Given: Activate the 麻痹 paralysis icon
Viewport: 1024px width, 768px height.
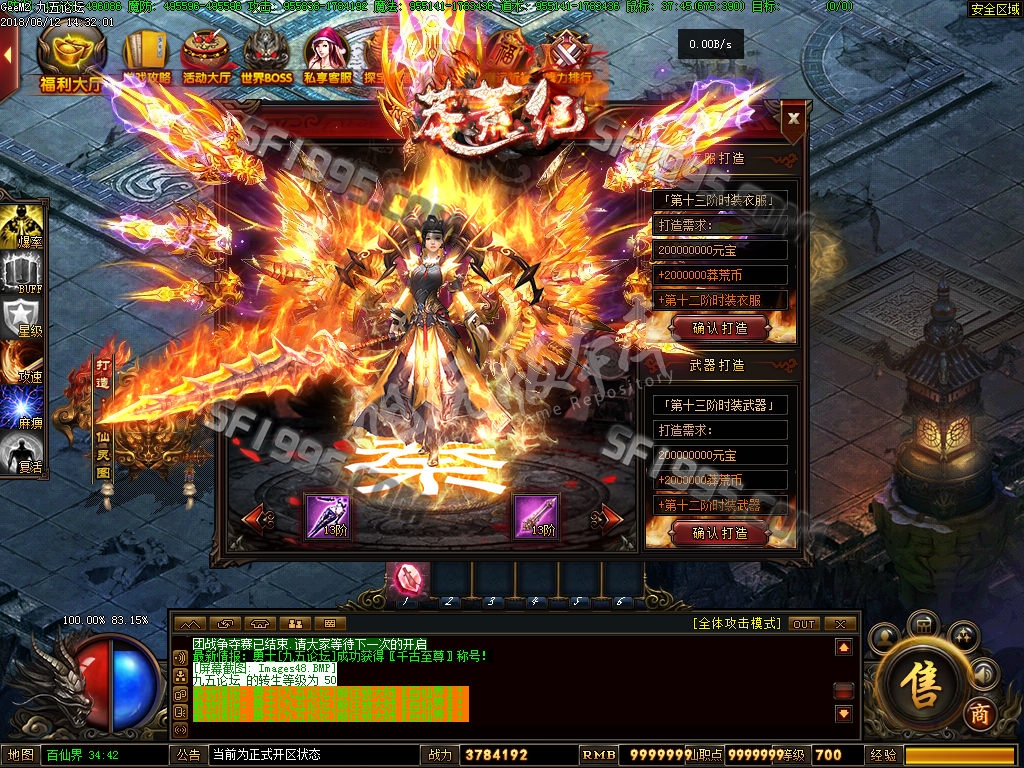Looking at the screenshot, I should [22, 410].
